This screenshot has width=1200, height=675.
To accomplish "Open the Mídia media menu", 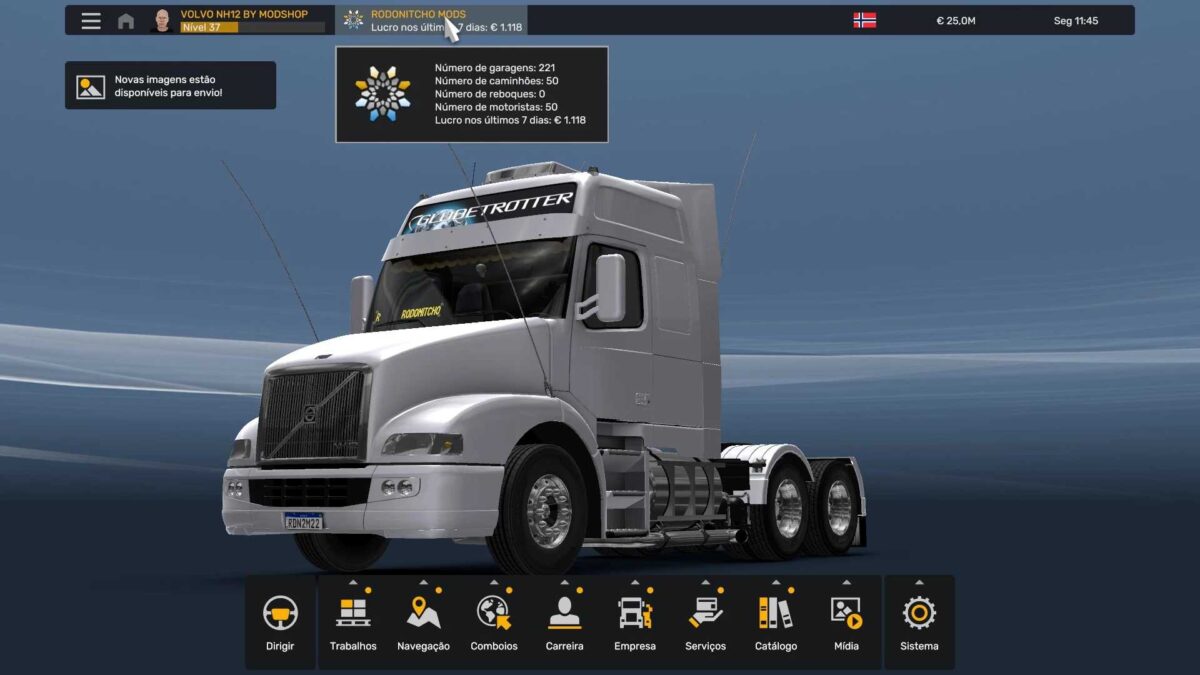I will pyautogui.click(x=846, y=622).
